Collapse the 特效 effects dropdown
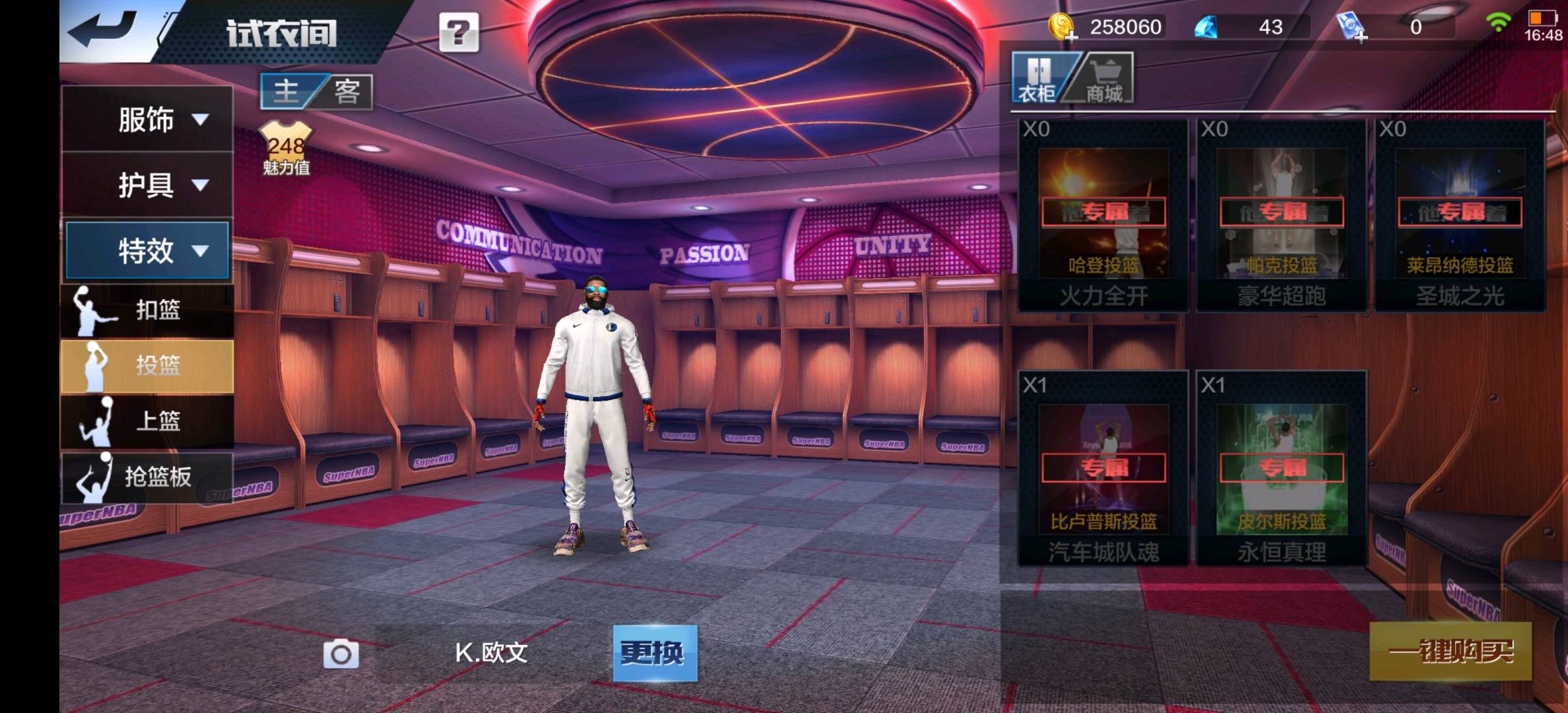1568x713 pixels. (147, 251)
